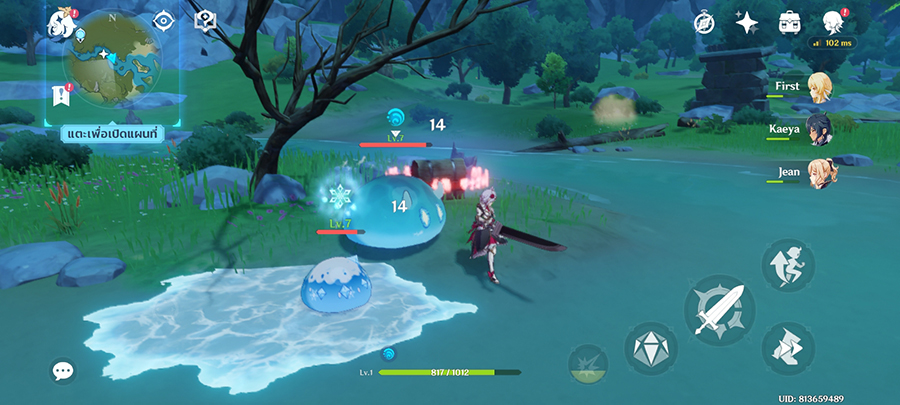Open the Wish star menu
900x405 pixels.
[745, 23]
